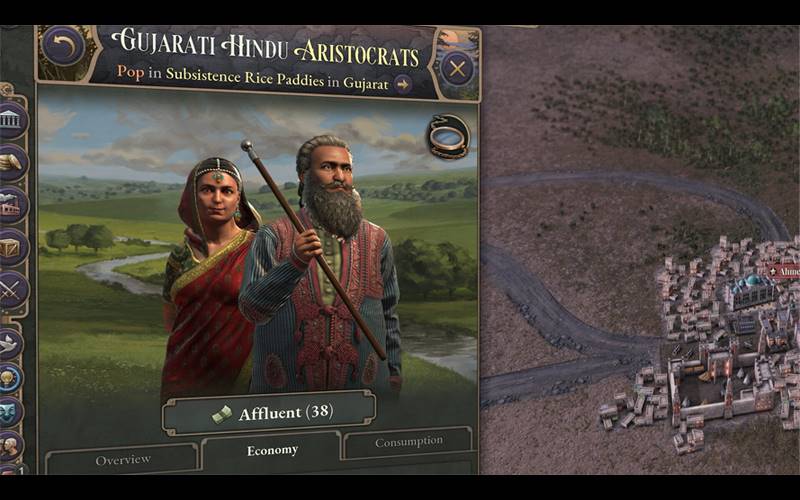Go back with the curved arrow button
The image size is (800, 500).
pyautogui.click(x=63, y=47)
